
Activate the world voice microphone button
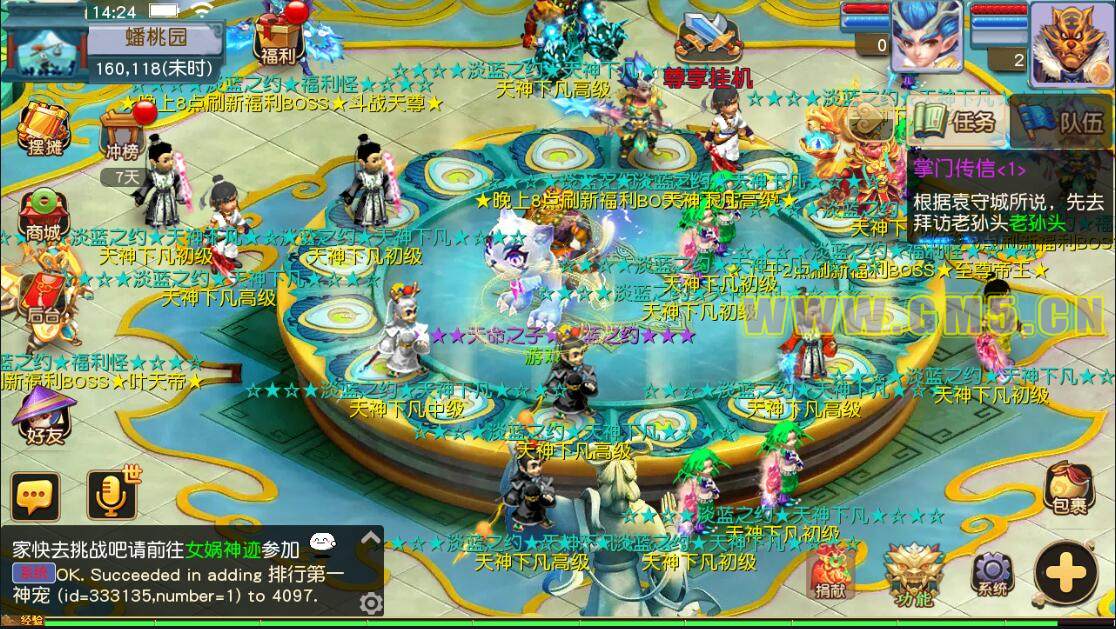click(x=111, y=494)
